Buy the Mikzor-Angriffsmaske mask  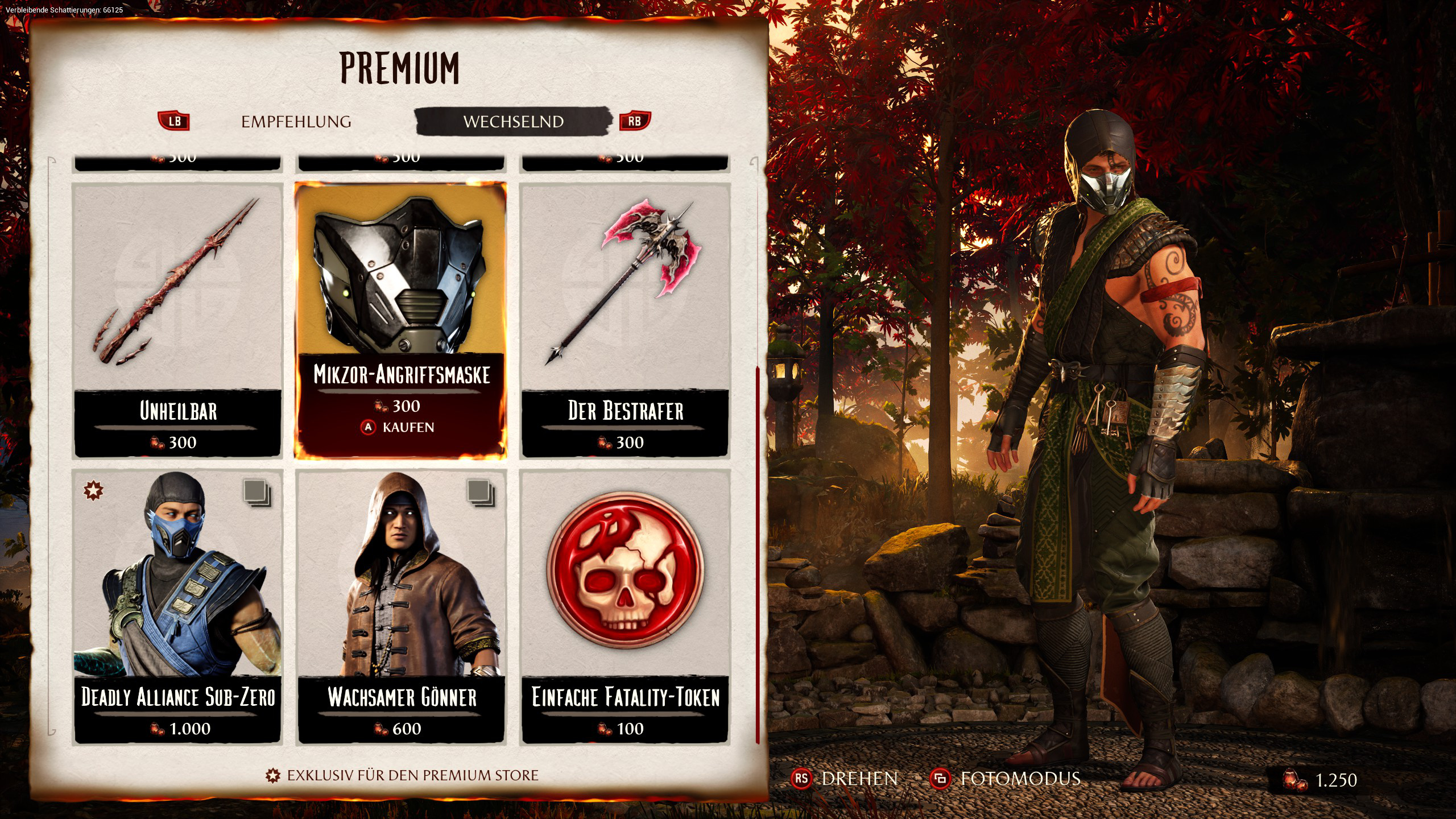pos(400,427)
